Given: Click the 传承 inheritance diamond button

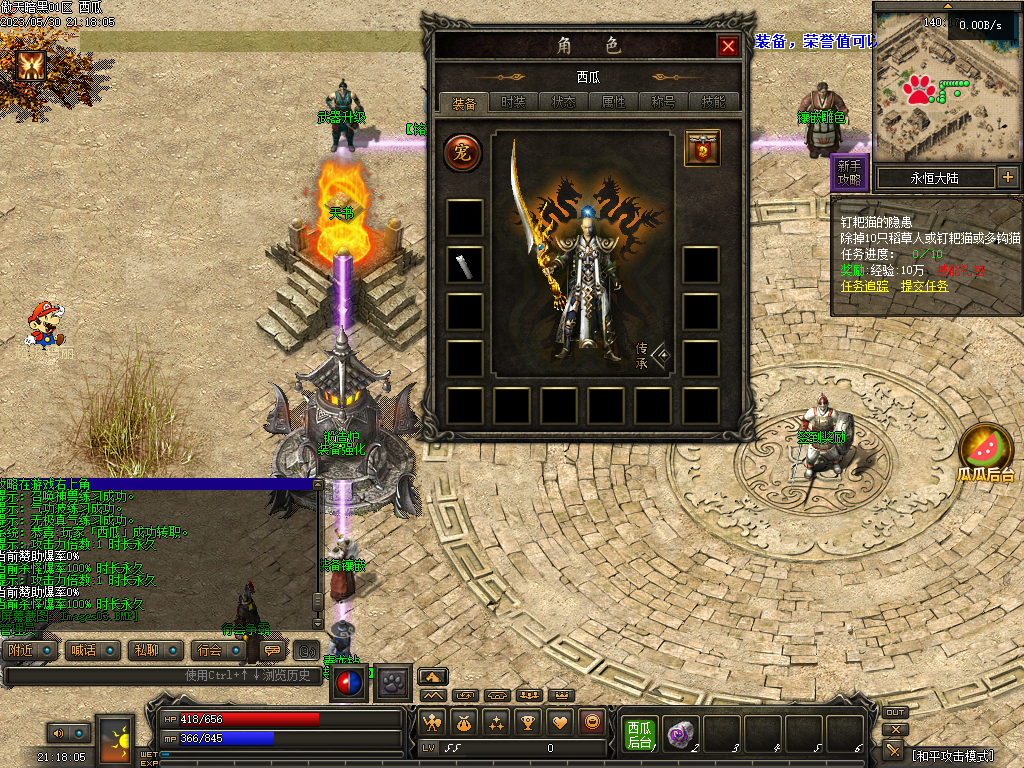Looking at the screenshot, I should pos(660,357).
